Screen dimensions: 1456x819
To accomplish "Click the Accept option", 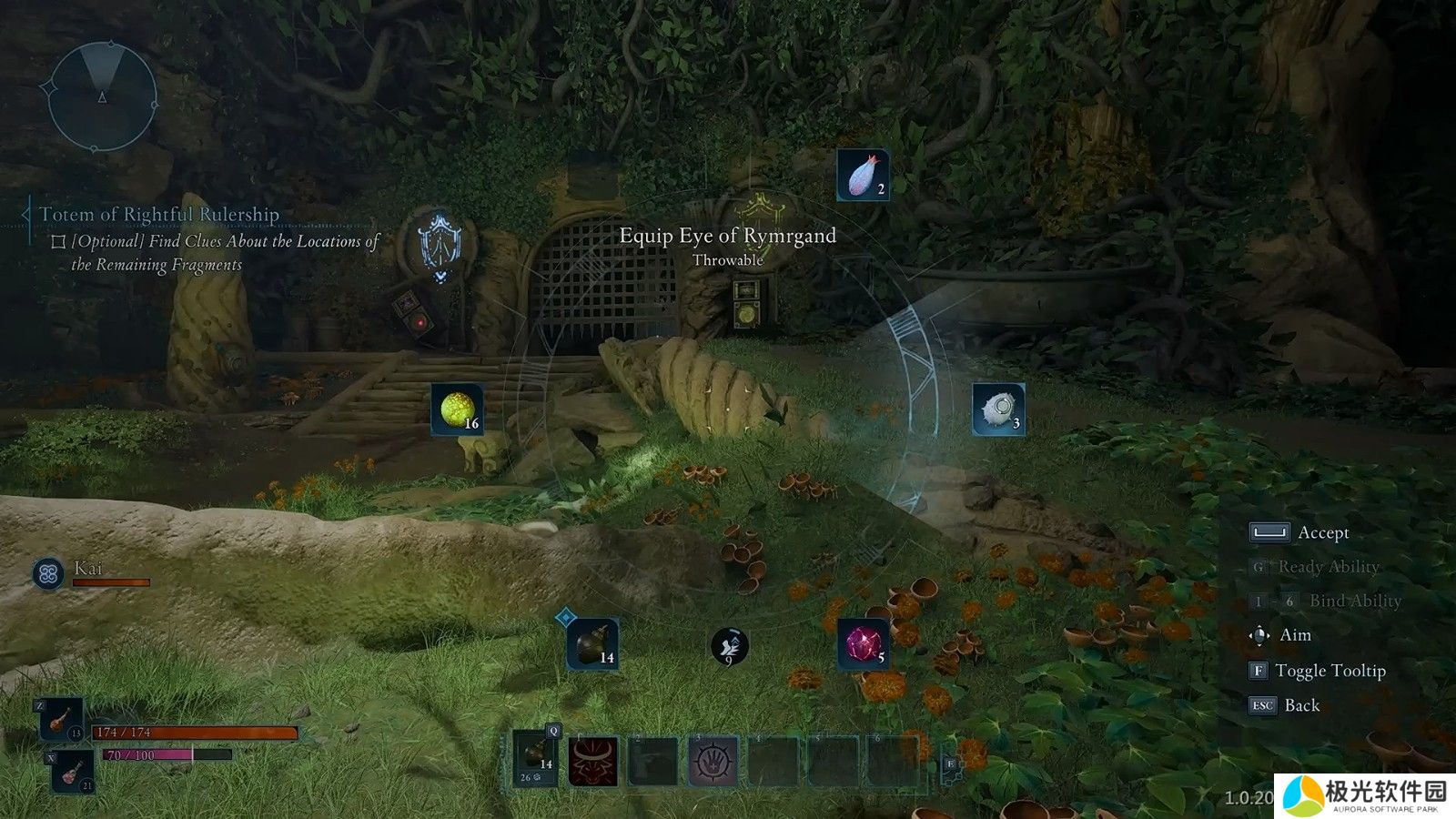I will click(1322, 532).
